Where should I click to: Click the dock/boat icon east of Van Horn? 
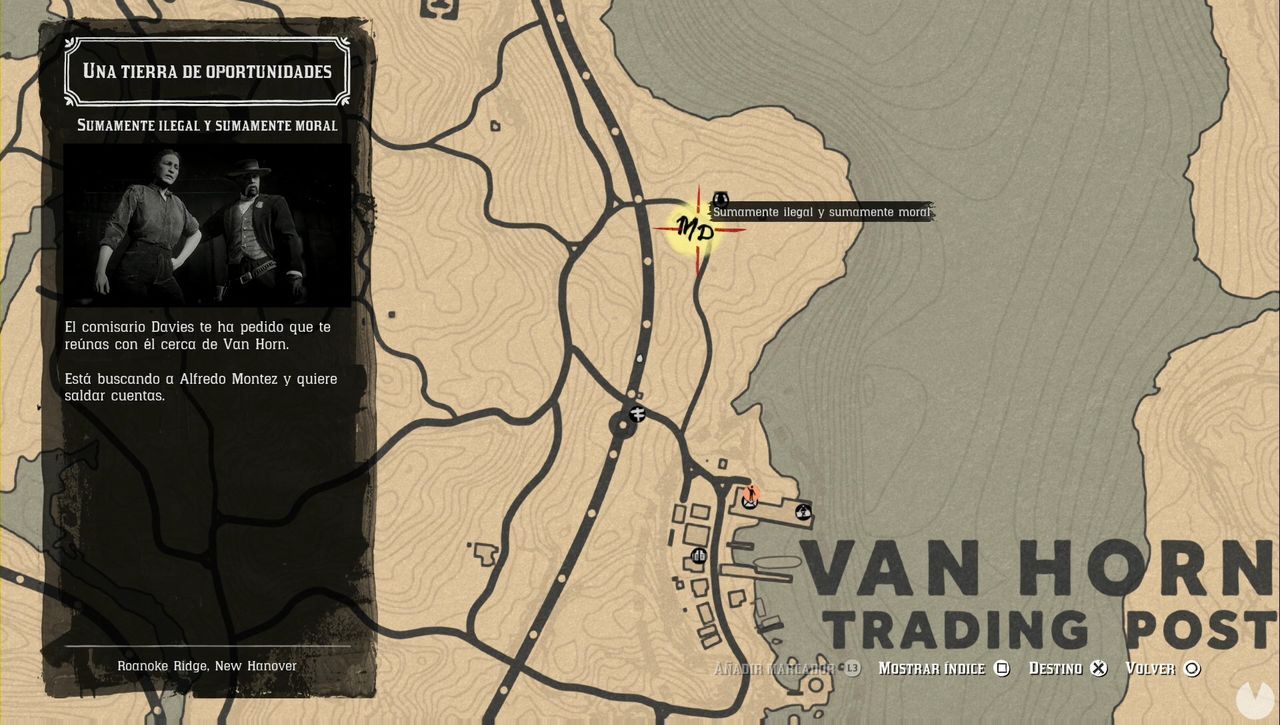tap(803, 512)
